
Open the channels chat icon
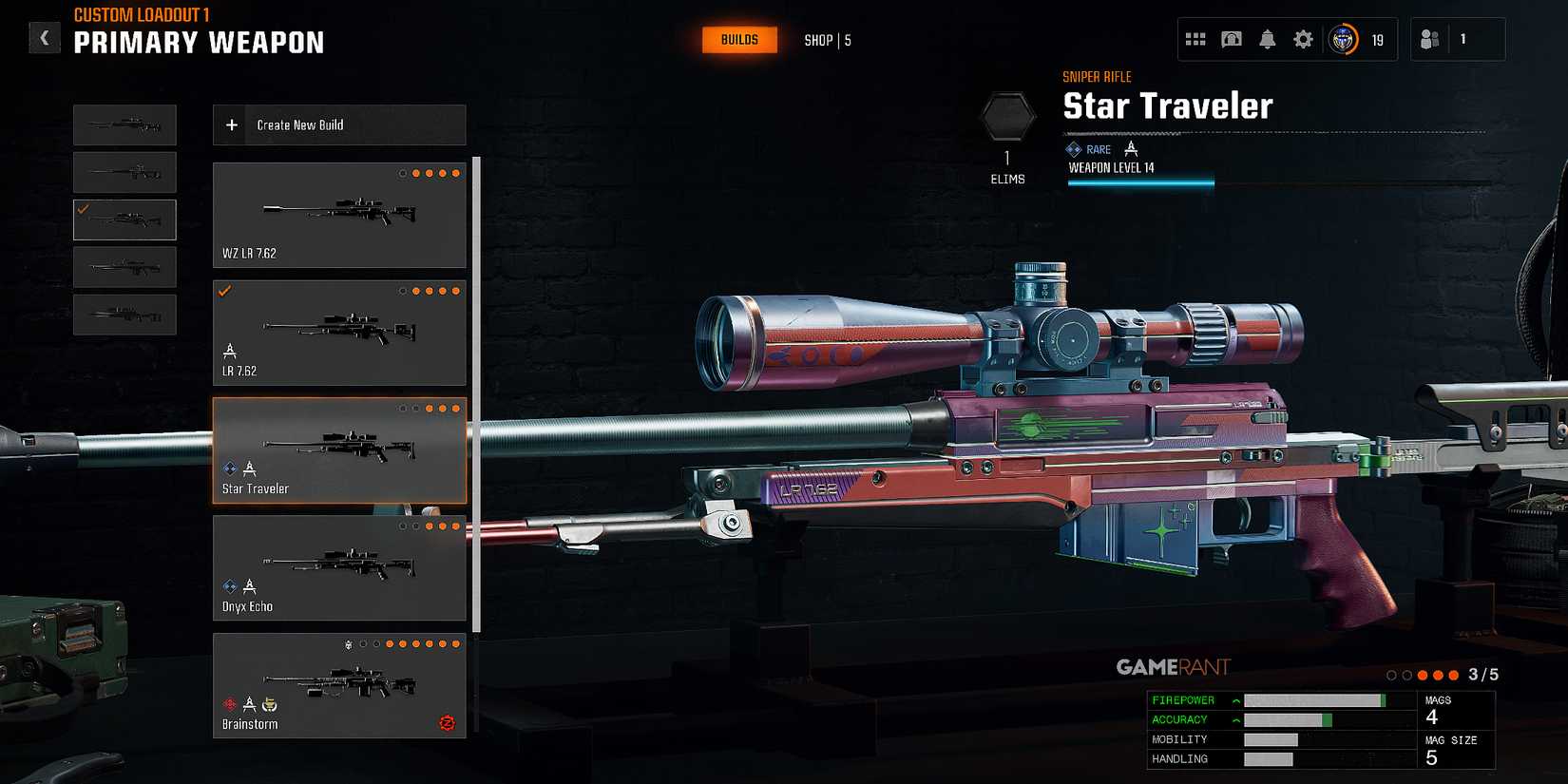[1232, 39]
